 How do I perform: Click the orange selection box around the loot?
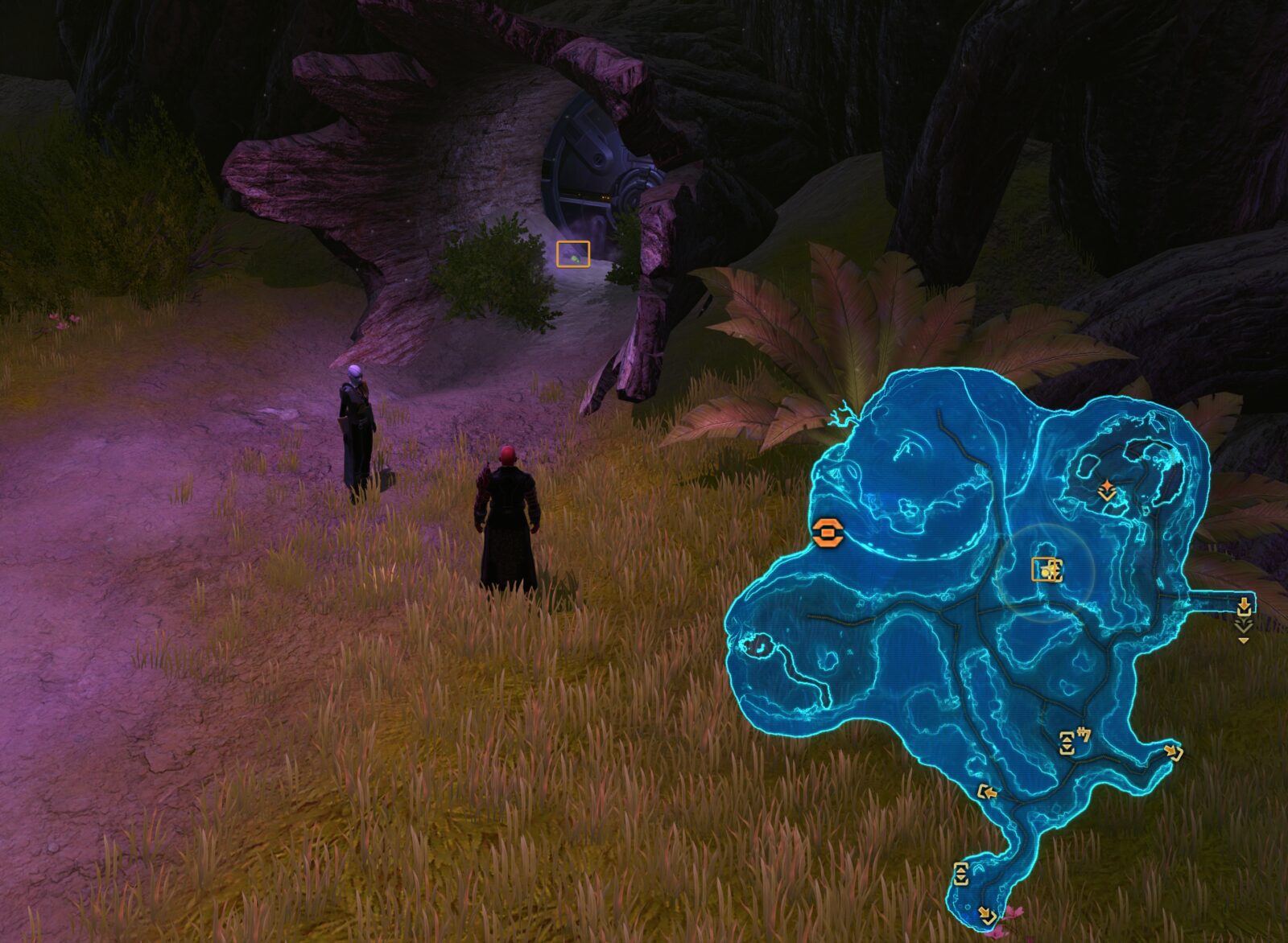pos(573,253)
